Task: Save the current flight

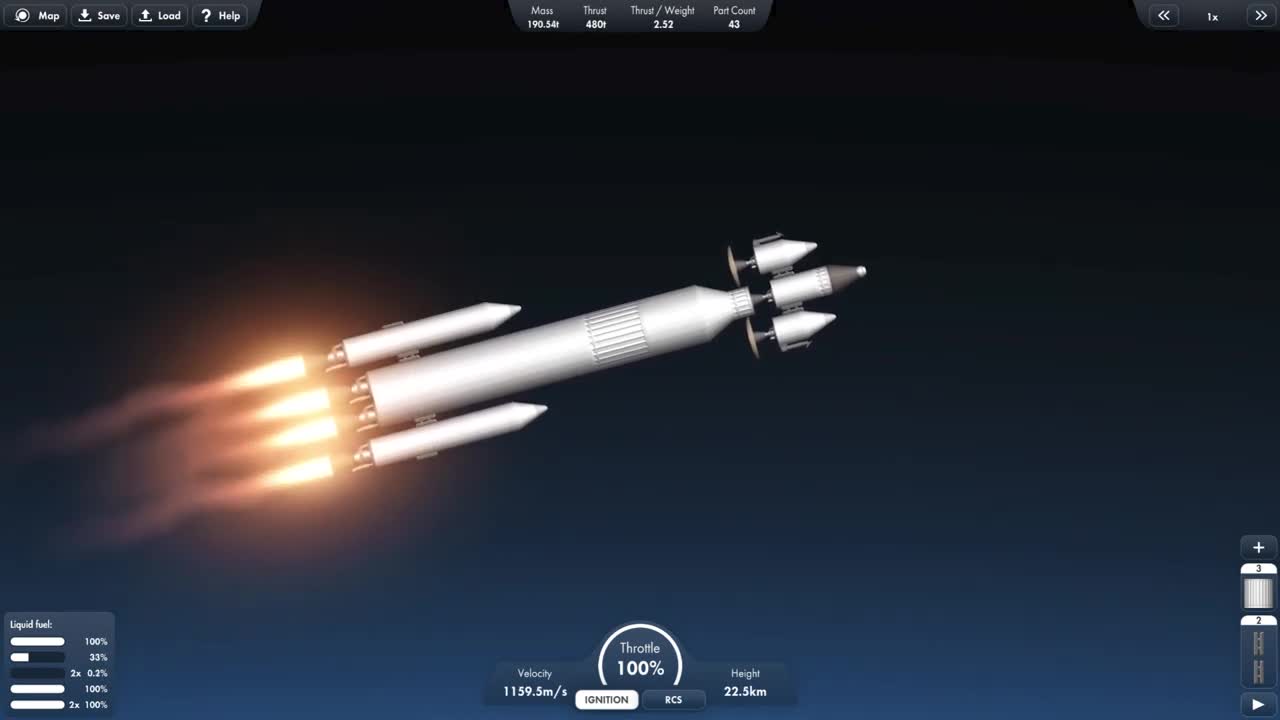Action: [x=99, y=15]
